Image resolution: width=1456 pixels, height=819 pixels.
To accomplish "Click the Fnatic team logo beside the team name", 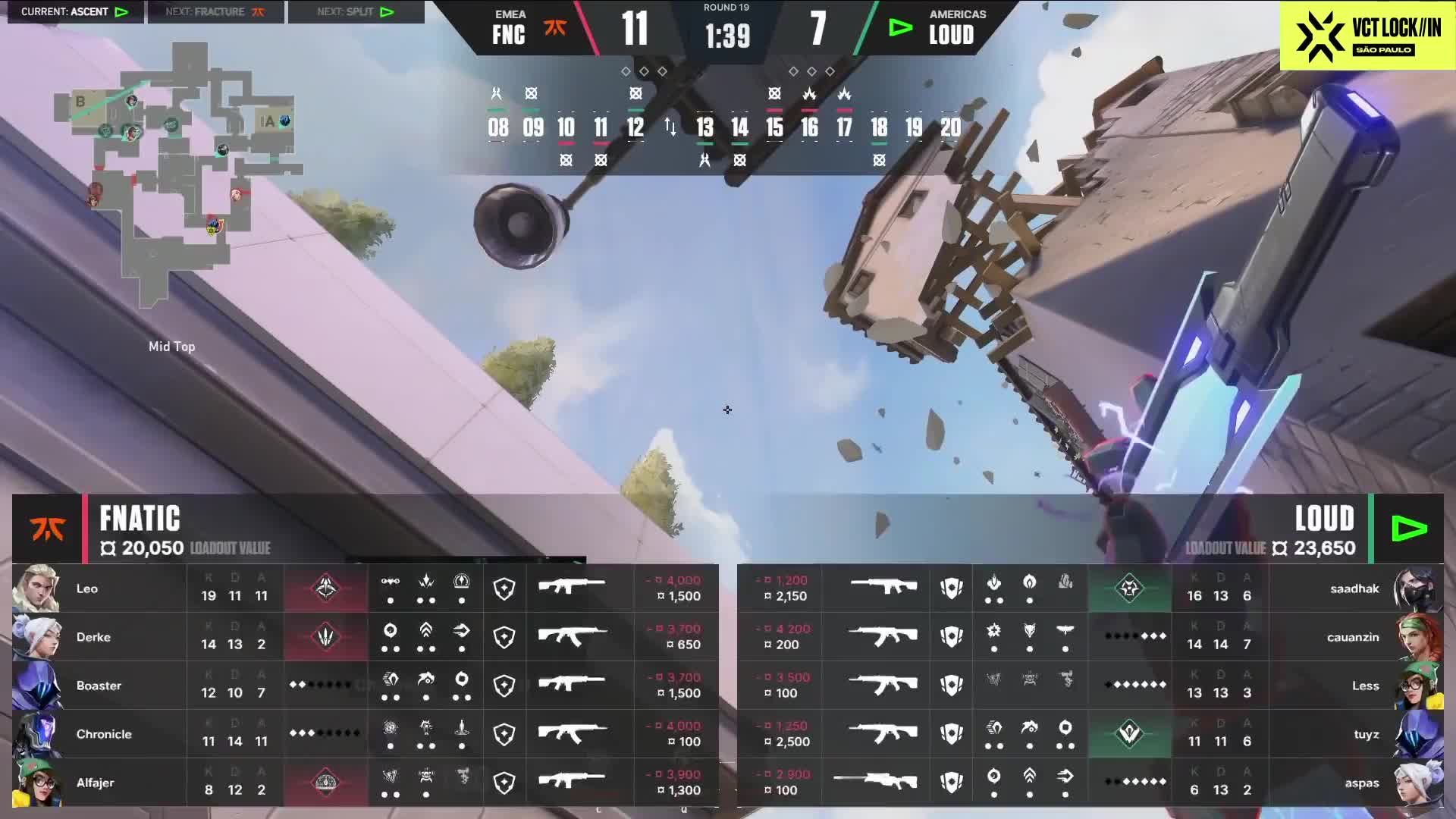I will tap(47, 529).
